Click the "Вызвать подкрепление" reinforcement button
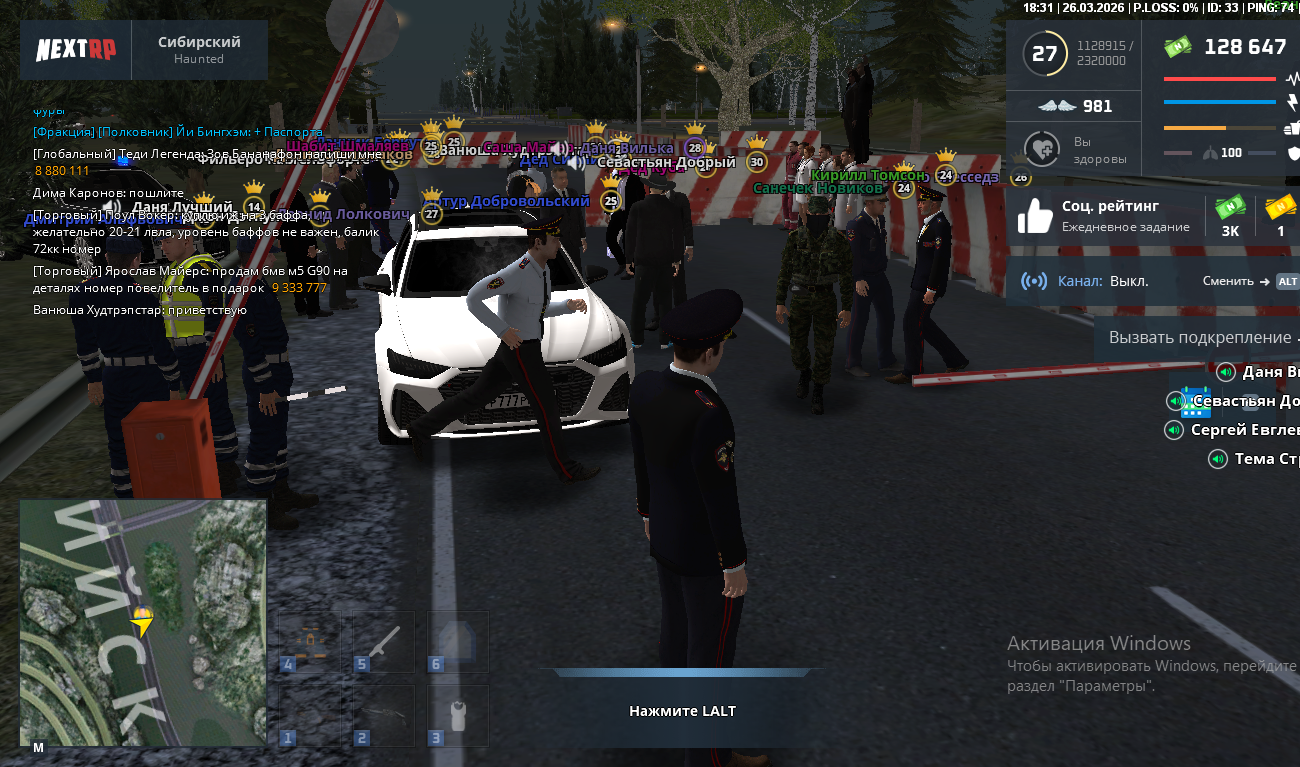 1198,338
